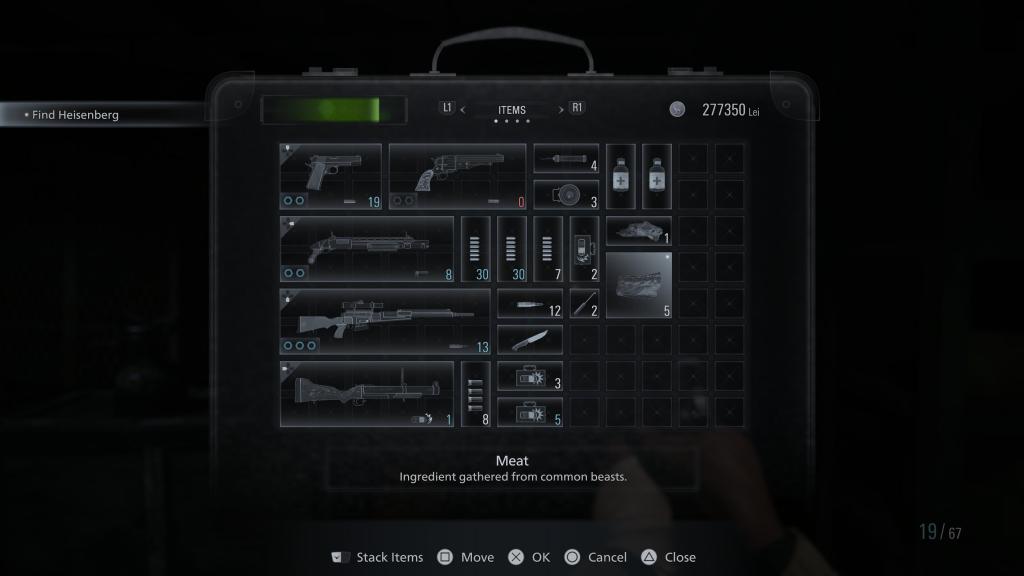Go to the previous page using left arrow
Image resolution: width=1024 pixels, height=576 pixels.
[463, 110]
